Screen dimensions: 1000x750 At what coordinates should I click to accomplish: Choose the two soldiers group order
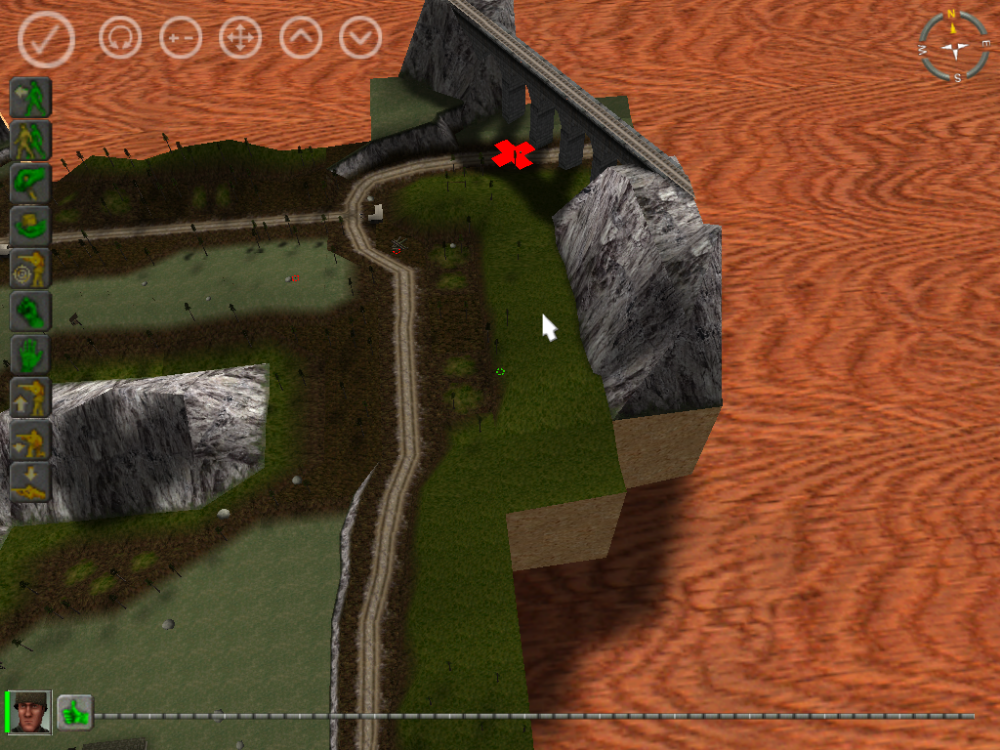click(31, 141)
